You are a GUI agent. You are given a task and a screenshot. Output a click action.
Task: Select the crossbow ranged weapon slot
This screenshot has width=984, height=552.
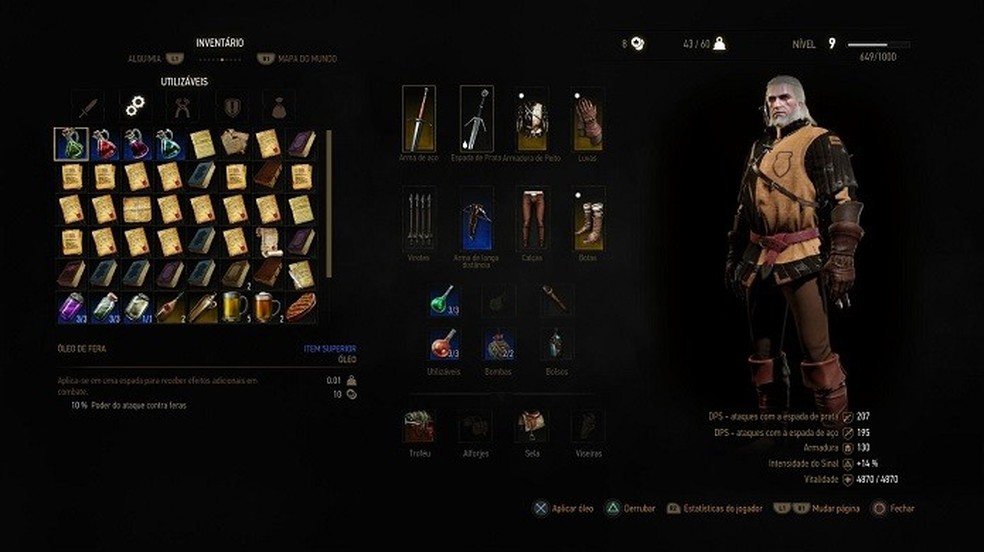coord(476,218)
